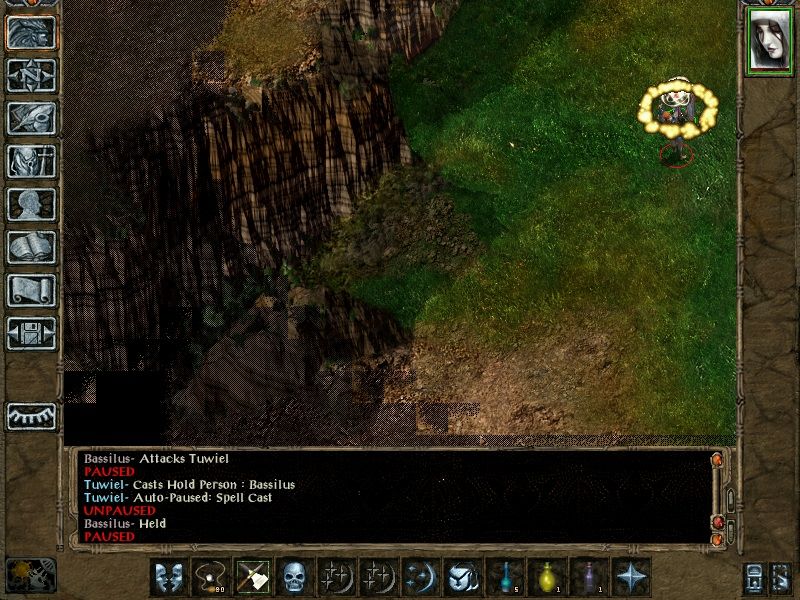
Task: Open the cast spell crescent moon button
Action: pyautogui.click(x=421, y=577)
